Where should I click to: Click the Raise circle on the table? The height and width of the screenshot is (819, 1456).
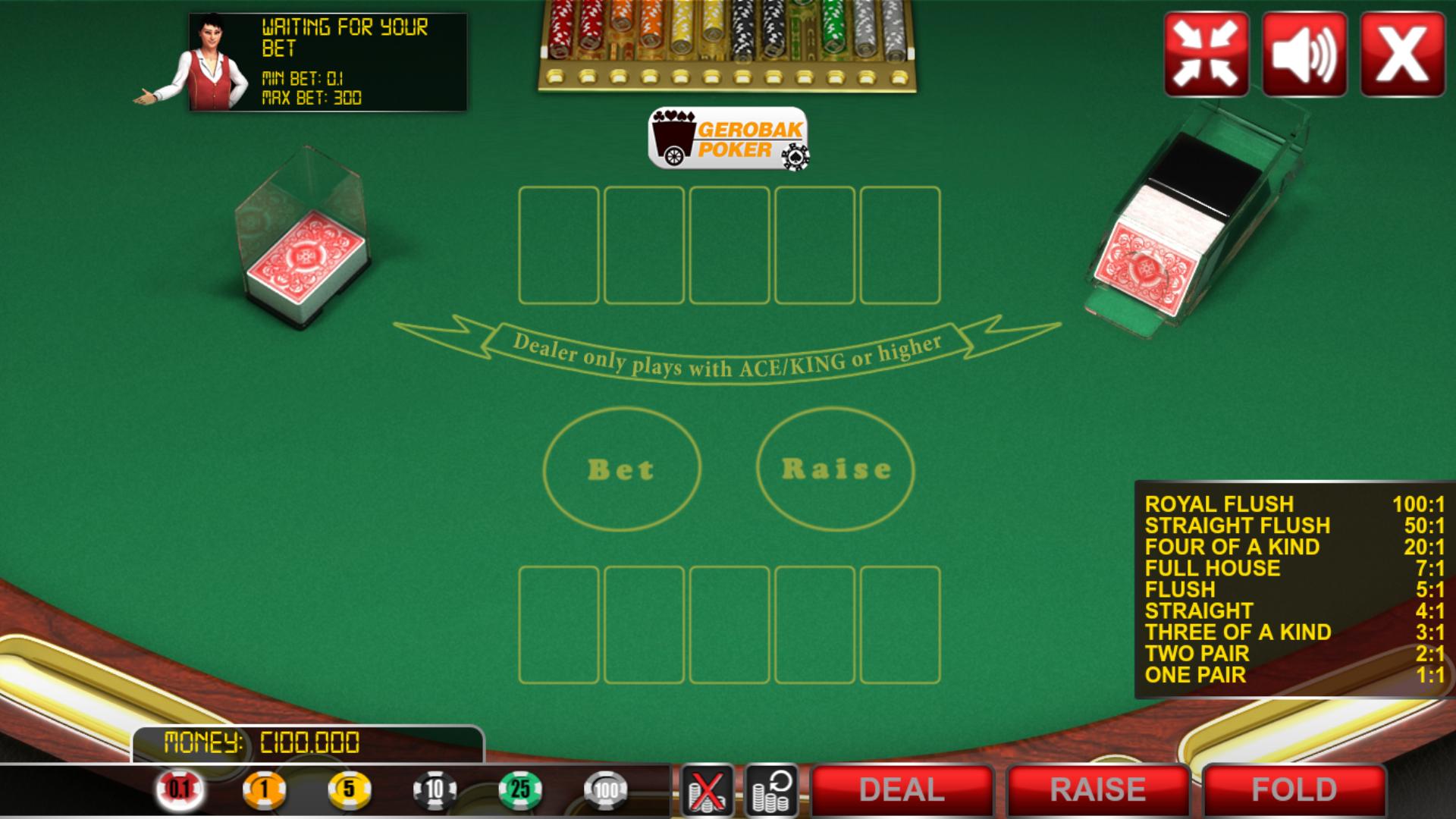click(x=834, y=468)
